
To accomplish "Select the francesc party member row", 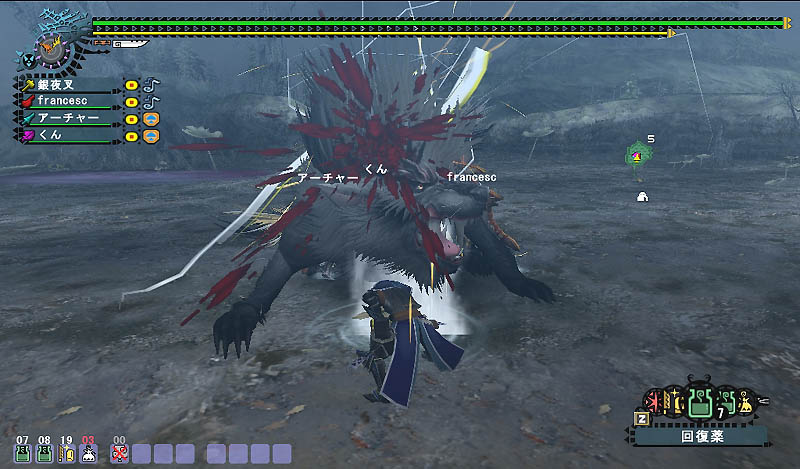I will tap(70, 102).
